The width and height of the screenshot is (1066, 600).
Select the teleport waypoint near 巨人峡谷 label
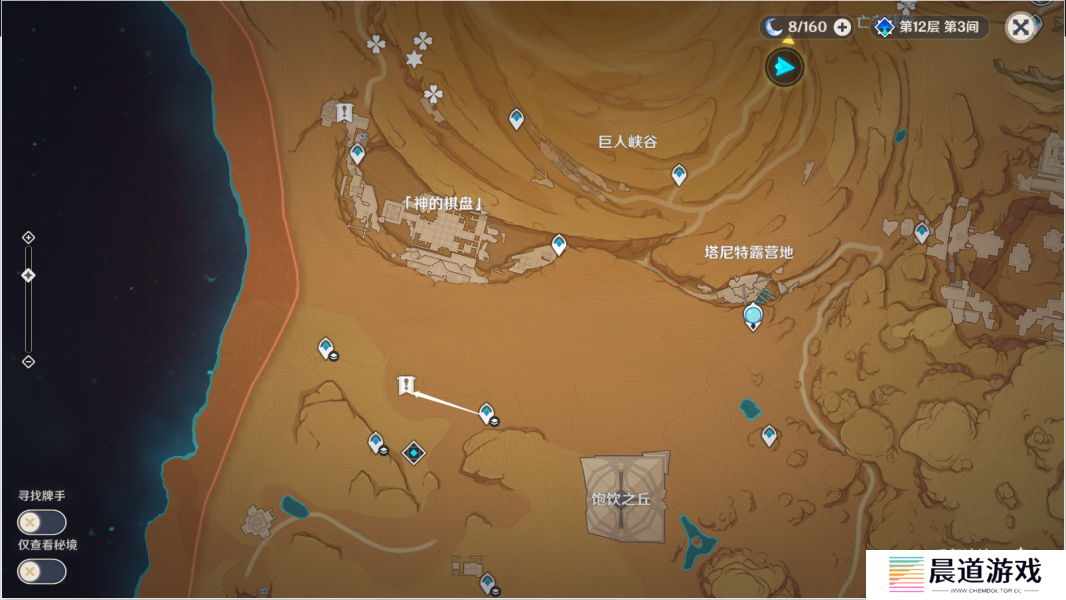click(x=679, y=175)
